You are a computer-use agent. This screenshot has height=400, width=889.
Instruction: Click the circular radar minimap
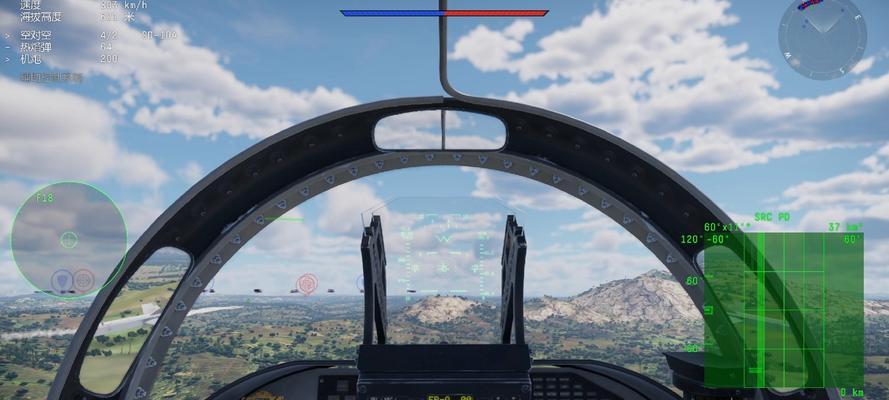pyautogui.click(x=822, y=37)
